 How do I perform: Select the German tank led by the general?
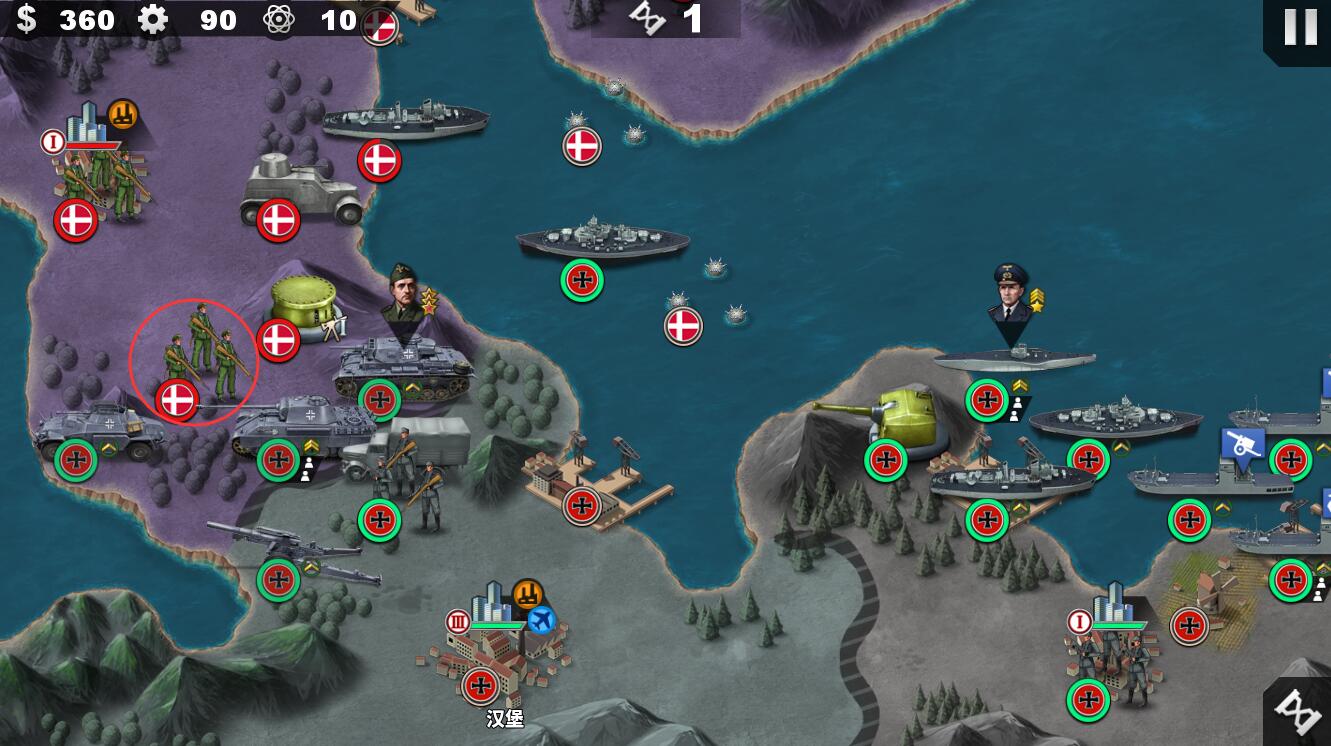click(x=403, y=368)
